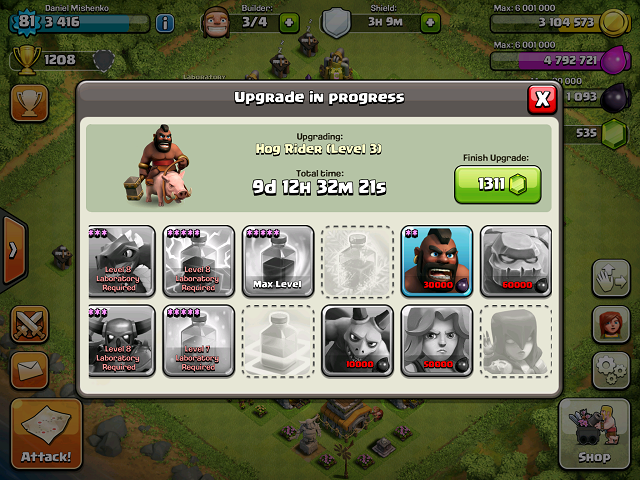Open the red-haired character icon
This screenshot has width=640, height=480.
point(610,324)
